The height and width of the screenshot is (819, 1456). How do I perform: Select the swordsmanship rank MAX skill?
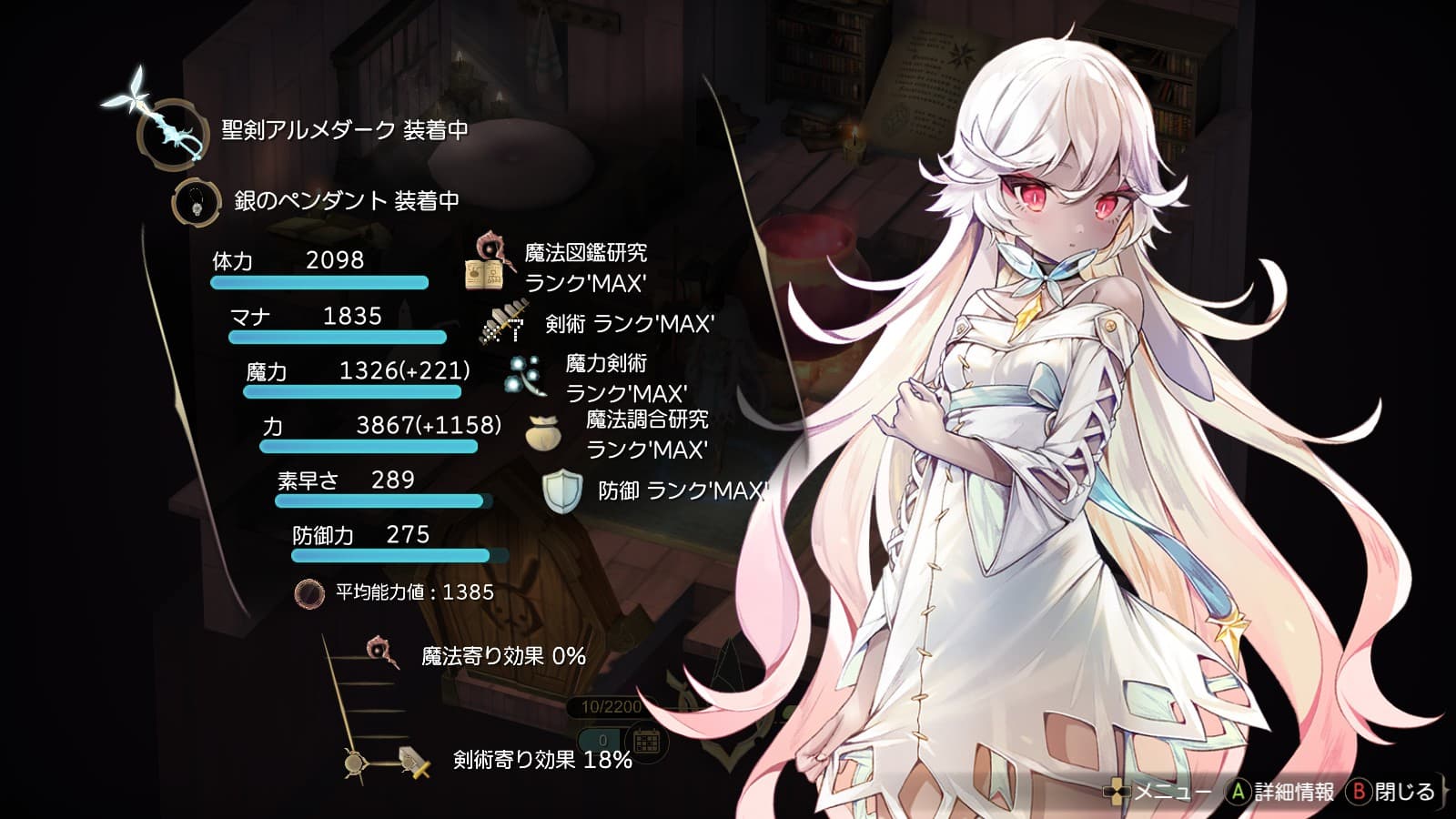[x=503, y=325]
